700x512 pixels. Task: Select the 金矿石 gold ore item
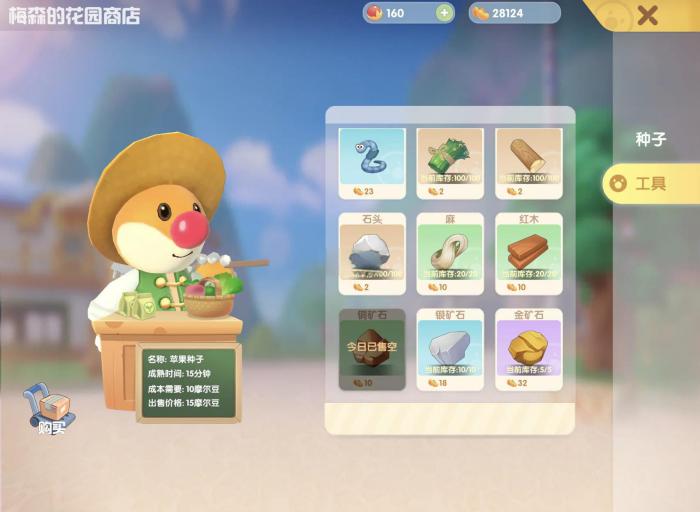point(528,349)
